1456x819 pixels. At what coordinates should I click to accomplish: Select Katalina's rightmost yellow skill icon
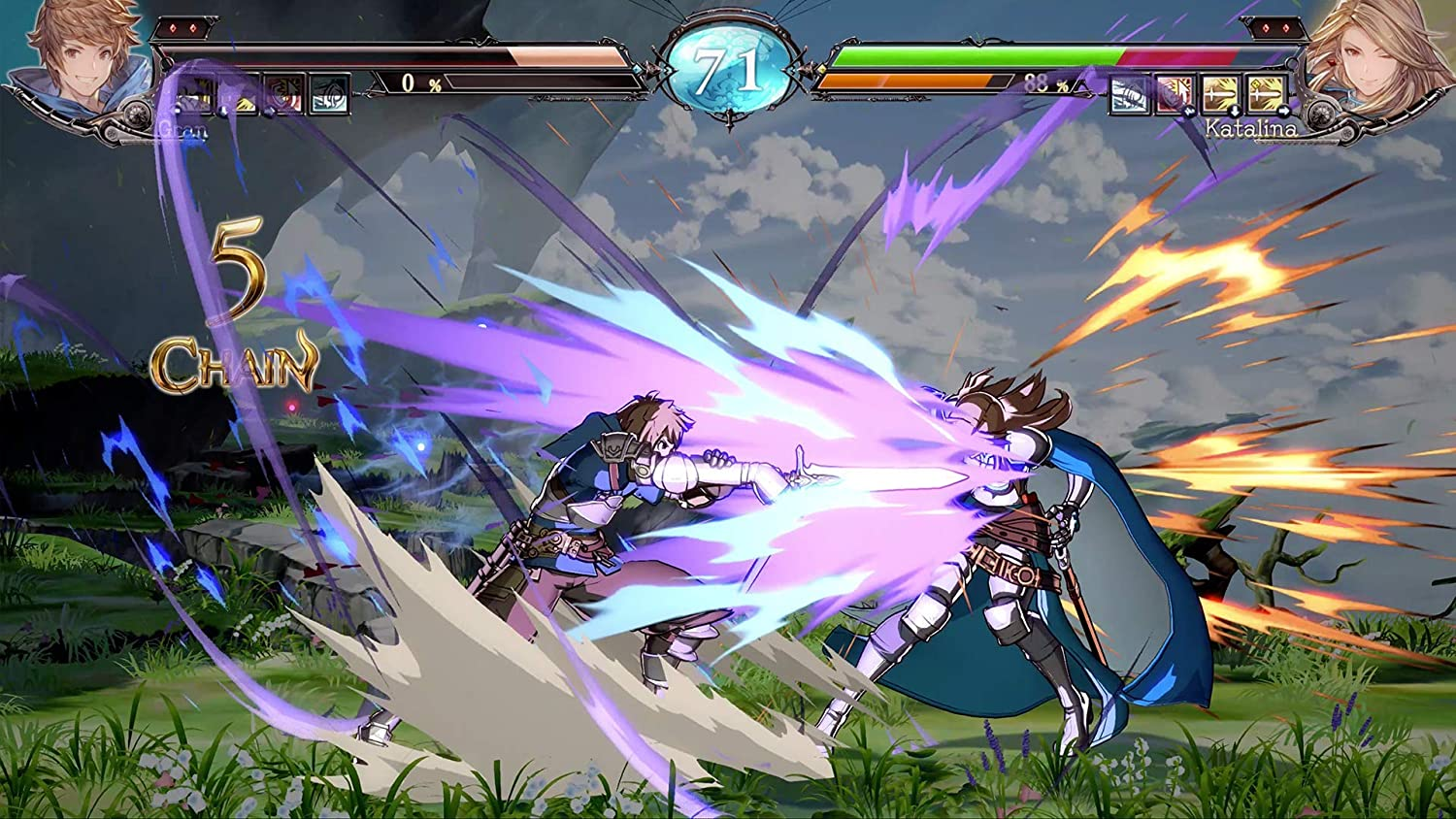pos(1266,94)
